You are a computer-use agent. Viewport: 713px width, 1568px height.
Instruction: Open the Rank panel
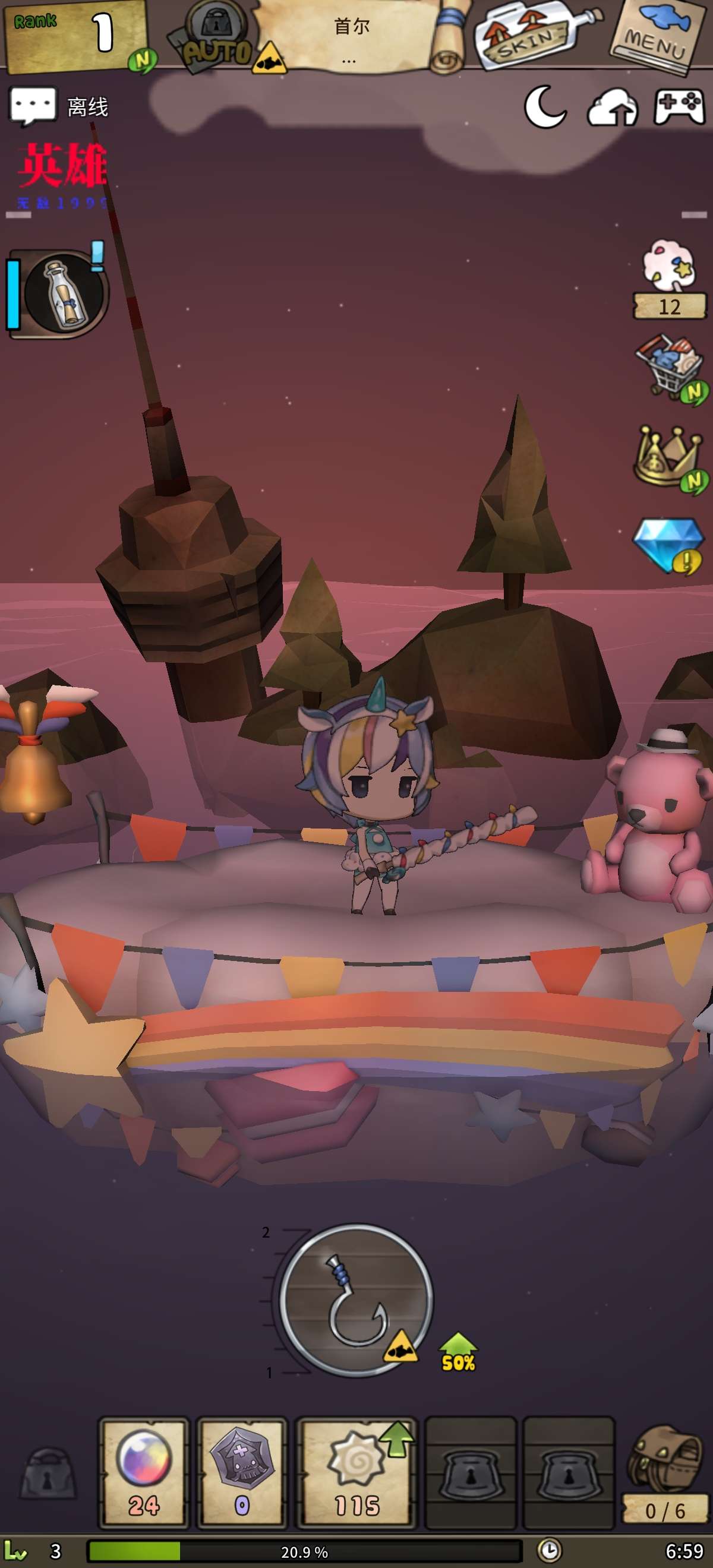[75, 35]
